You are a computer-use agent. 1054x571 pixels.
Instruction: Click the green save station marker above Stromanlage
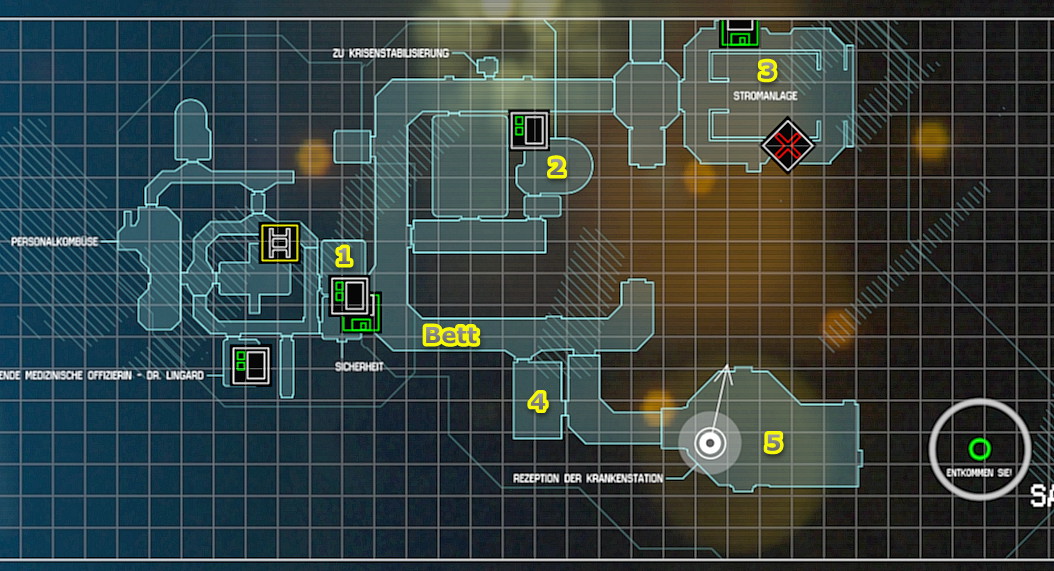pos(739,33)
